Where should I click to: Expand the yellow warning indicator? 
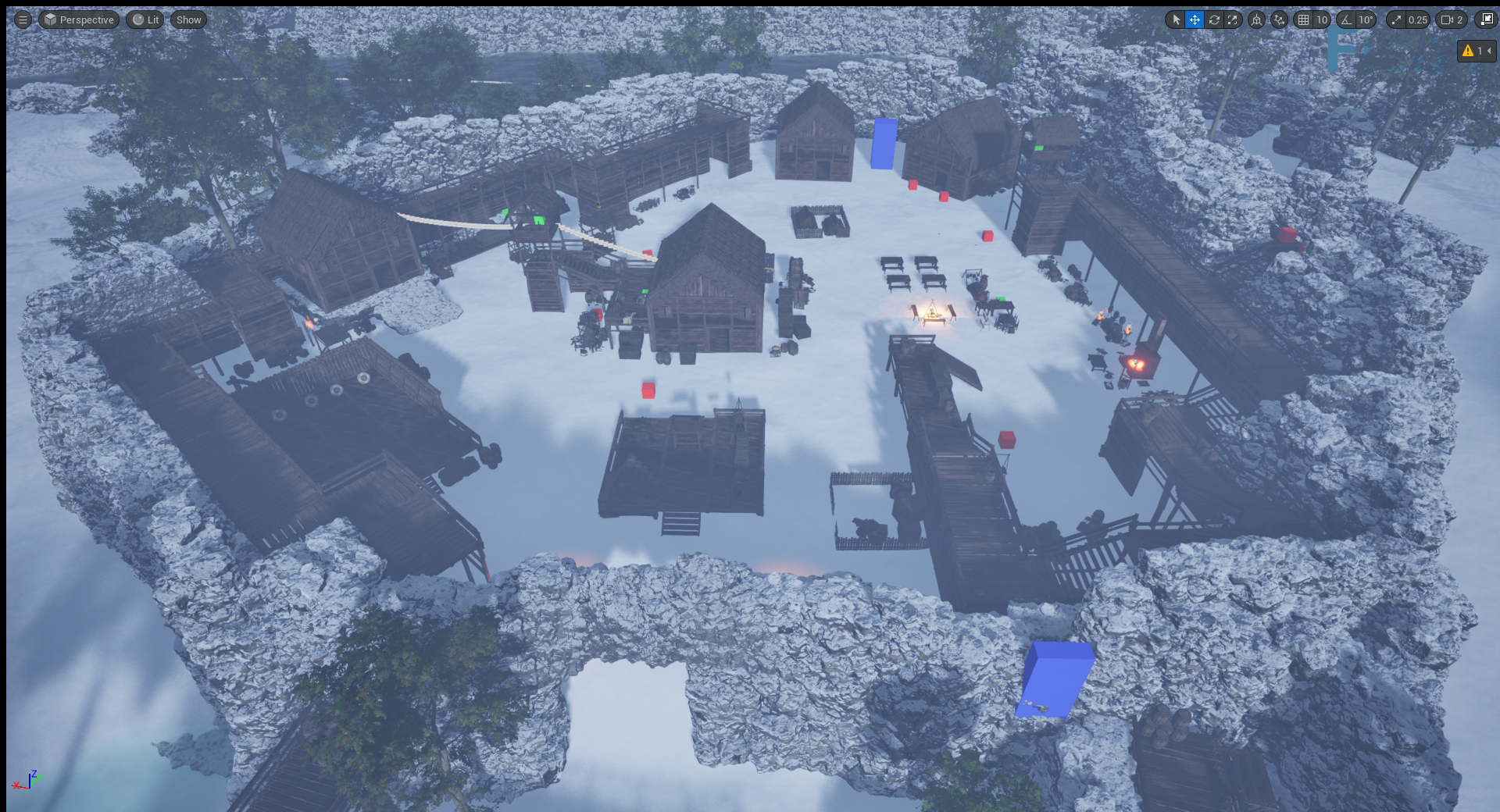pos(1476,51)
